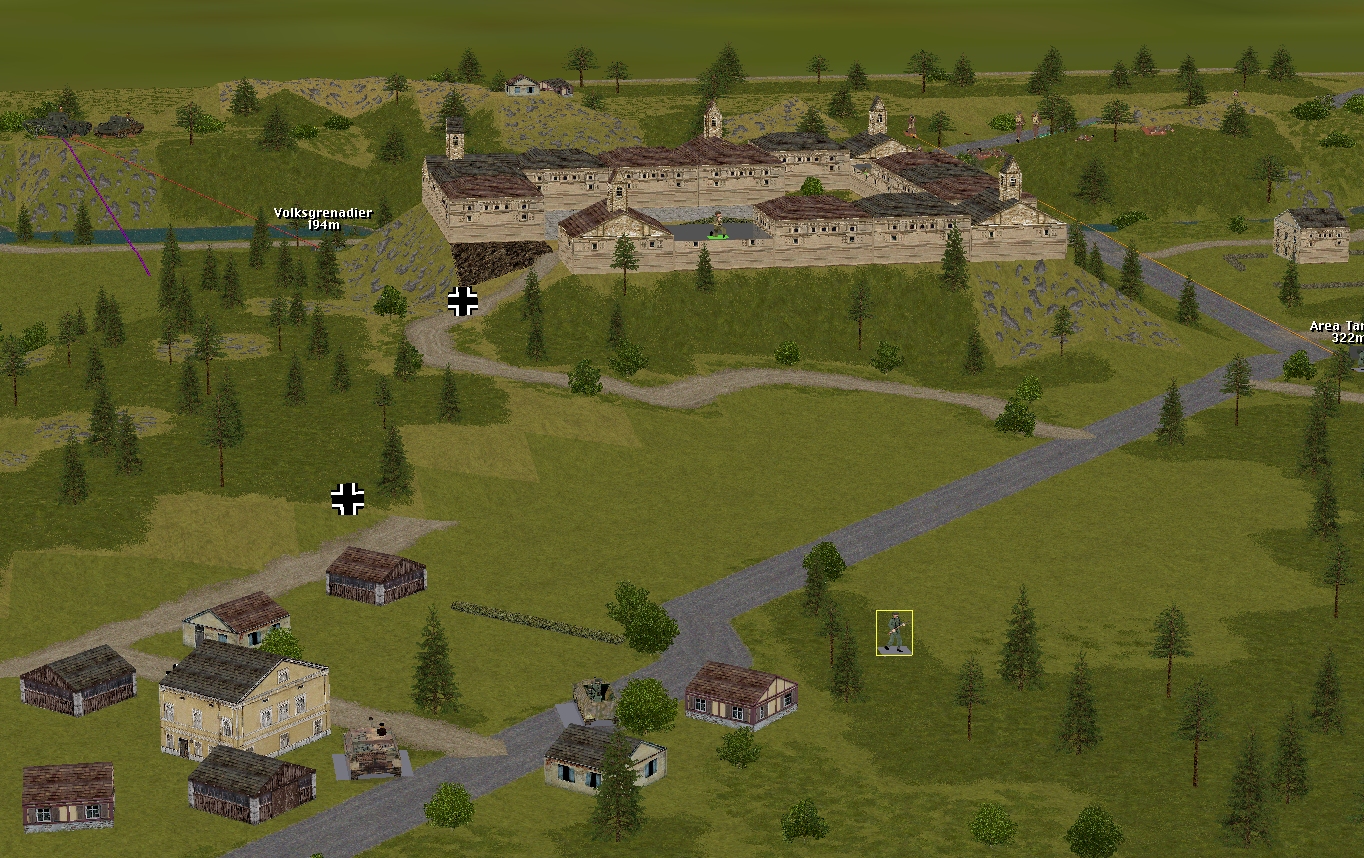Click the Area Target 322m label
Image resolution: width=1364 pixels, height=858 pixels.
1338,332
